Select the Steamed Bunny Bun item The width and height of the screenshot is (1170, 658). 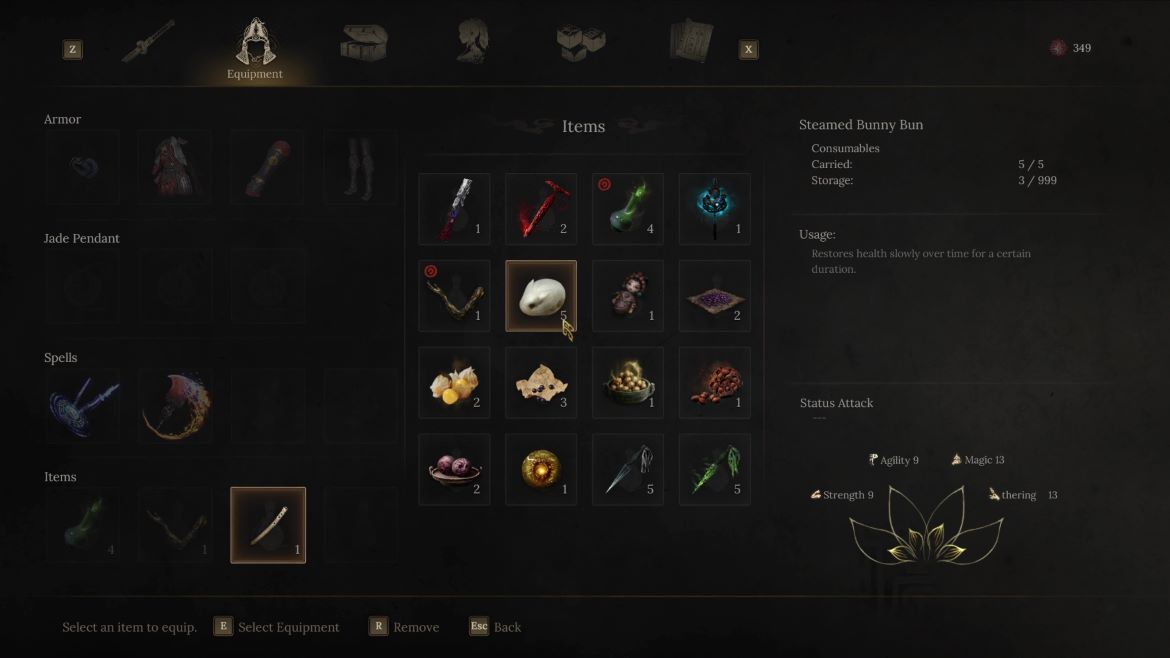click(541, 296)
